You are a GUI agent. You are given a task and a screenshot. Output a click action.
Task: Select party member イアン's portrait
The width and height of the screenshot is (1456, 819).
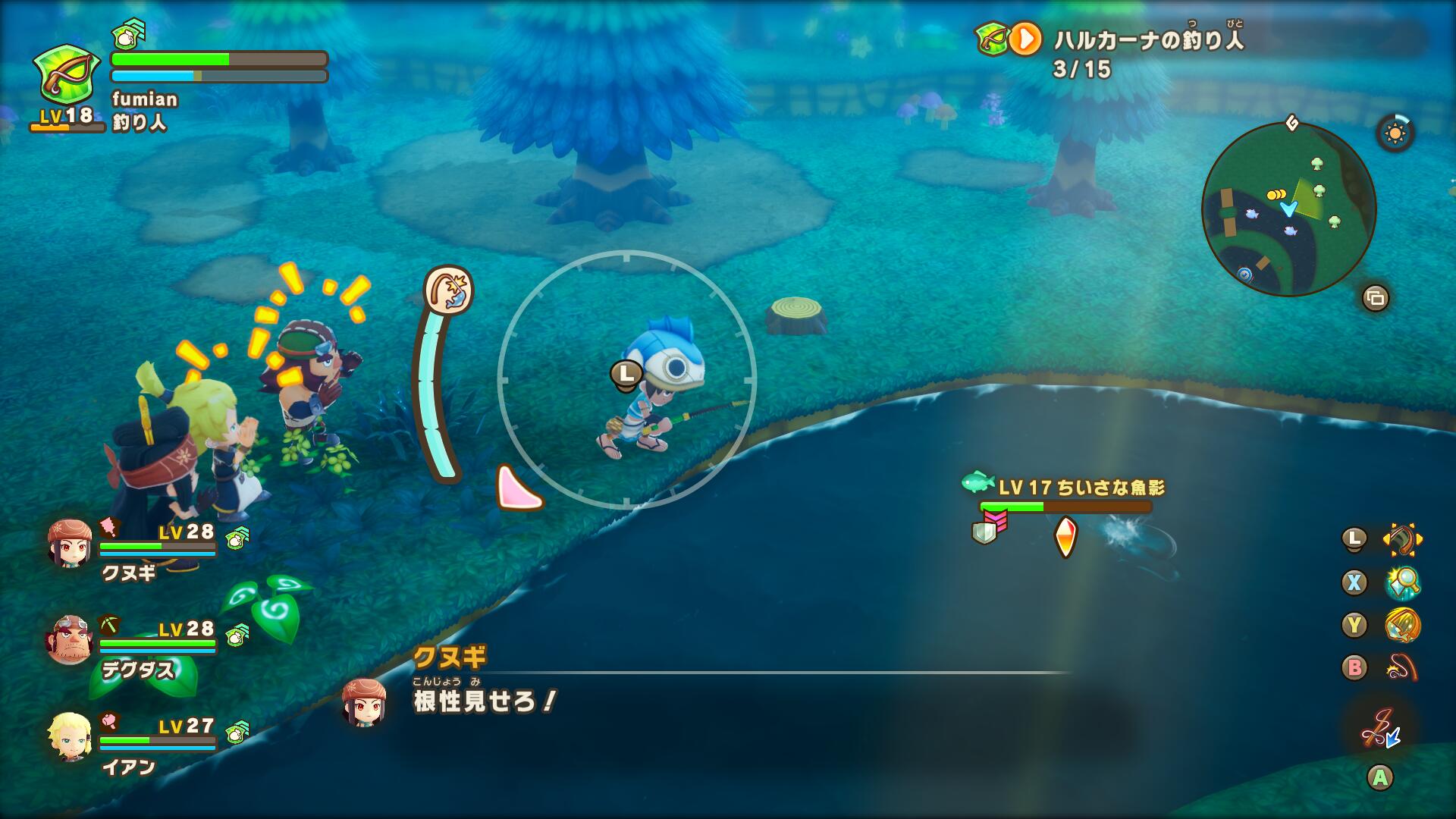click(69, 735)
